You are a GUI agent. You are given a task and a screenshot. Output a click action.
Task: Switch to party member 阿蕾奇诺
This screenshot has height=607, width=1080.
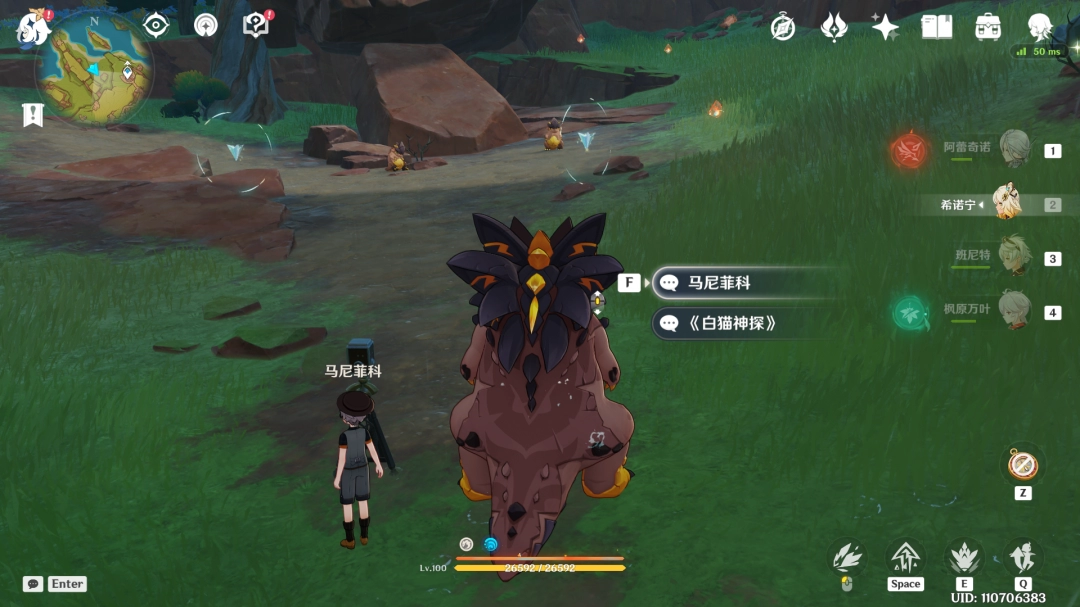pyautogui.click(x=1014, y=149)
